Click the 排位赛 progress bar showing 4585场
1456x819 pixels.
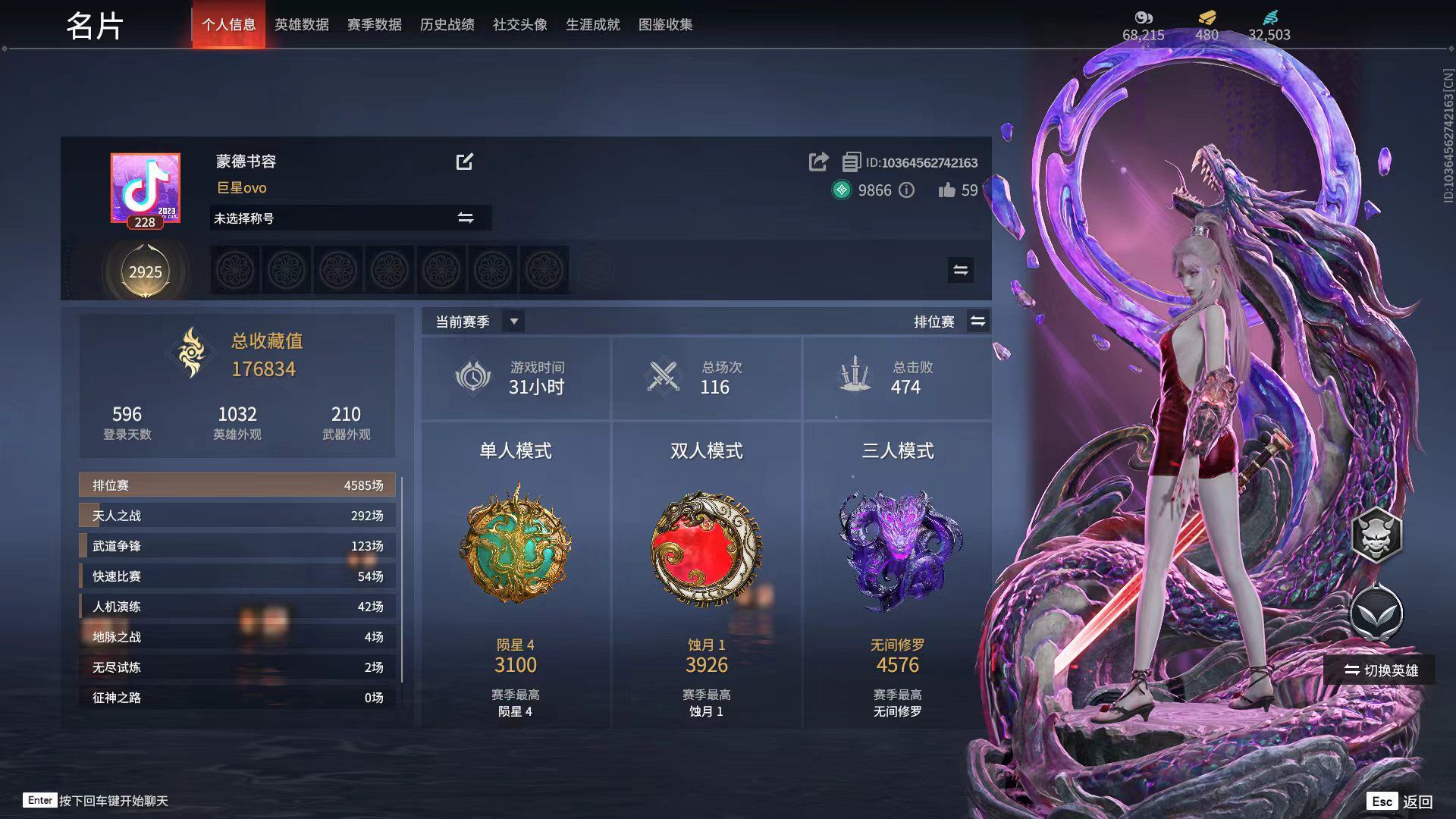(237, 485)
